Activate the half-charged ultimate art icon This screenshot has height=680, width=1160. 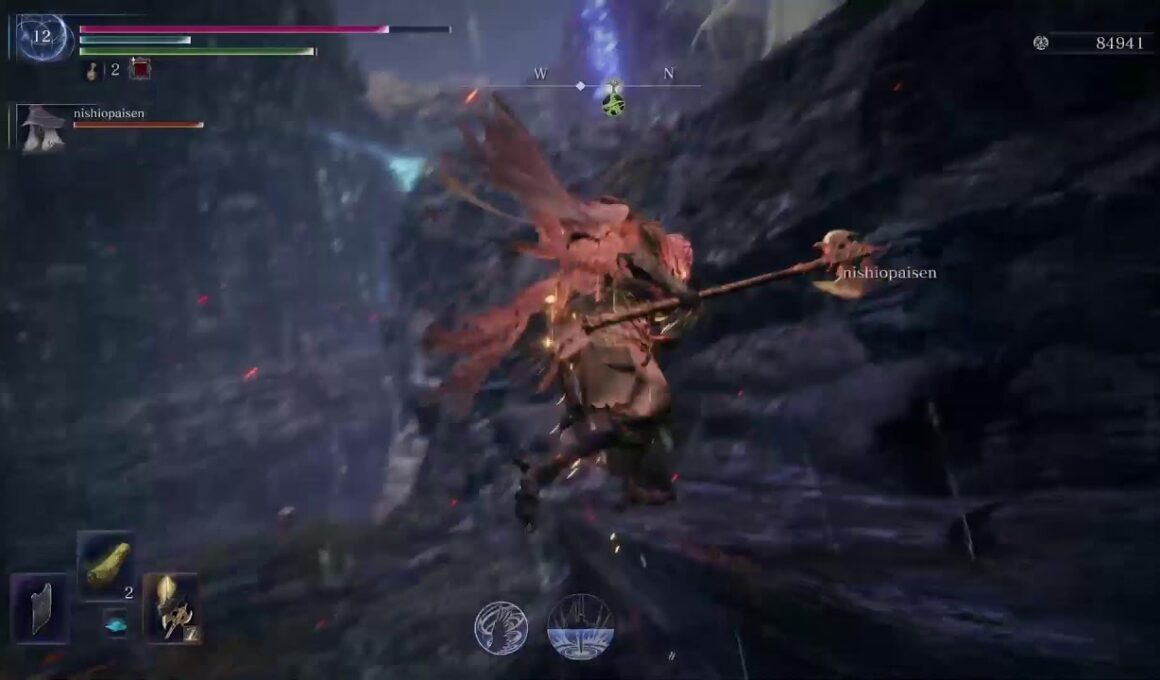pos(580,627)
